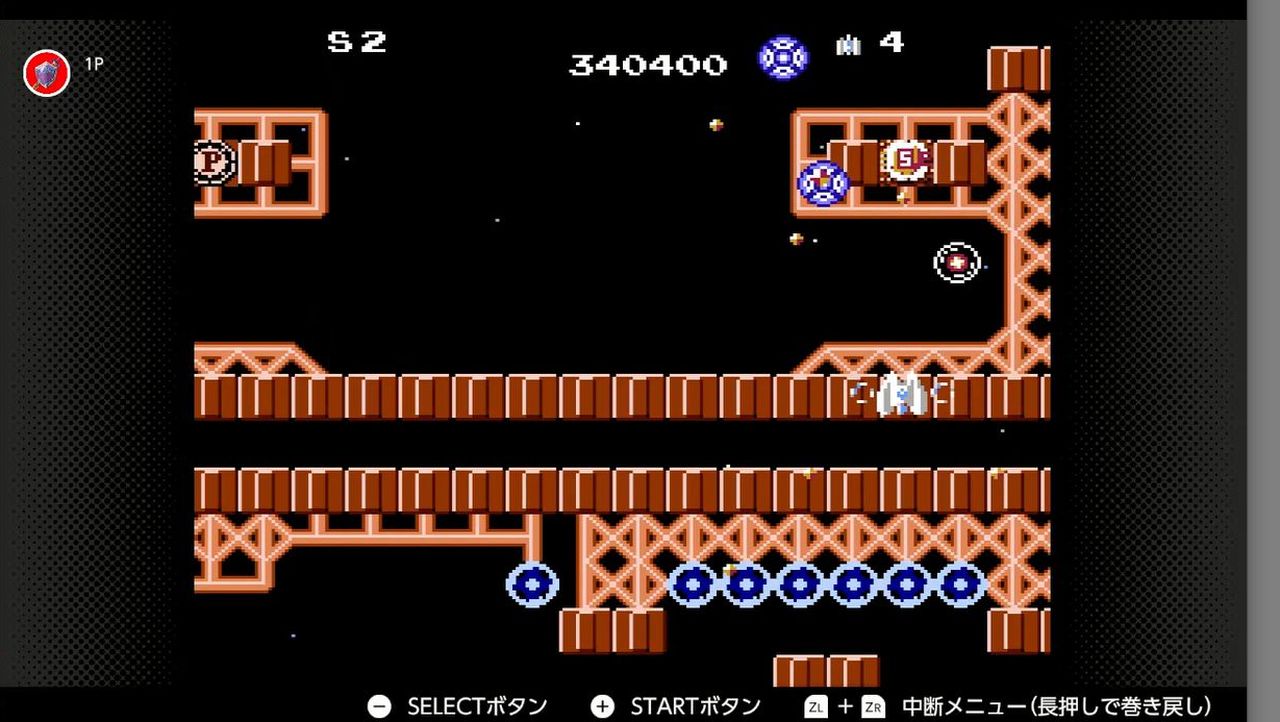Click the ship lives counter icon showing 4
This screenshot has width=1280, height=722.
[x=849, y=45]
